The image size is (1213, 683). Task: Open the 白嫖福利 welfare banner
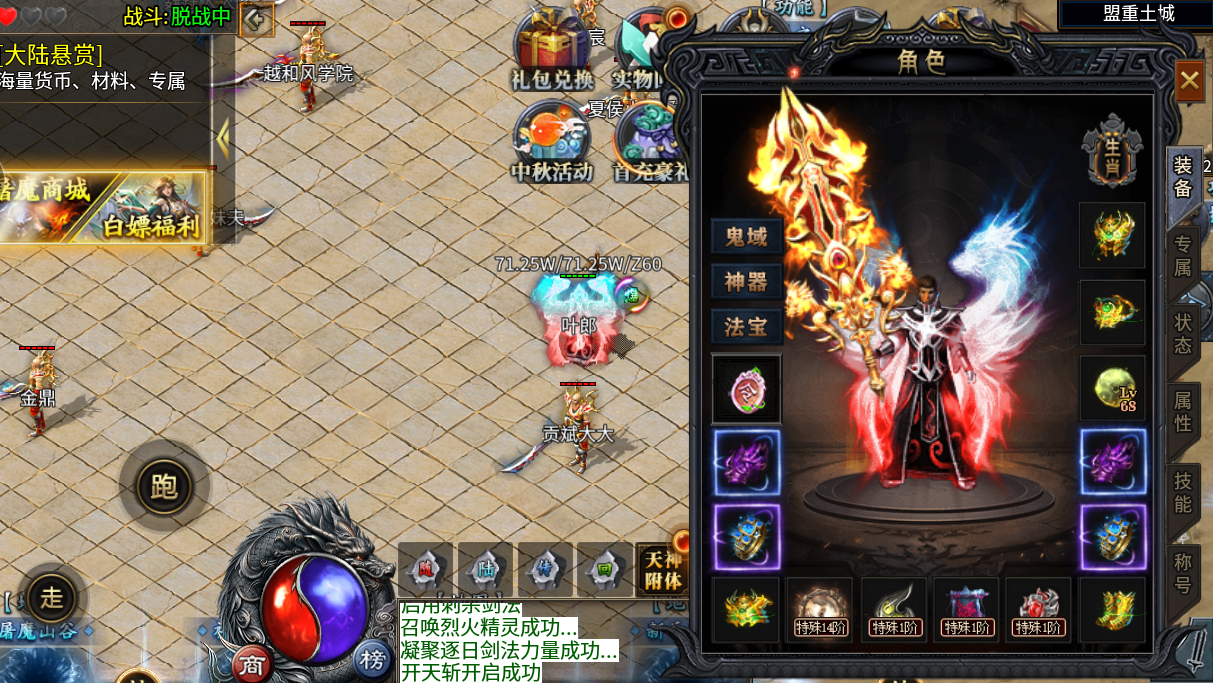tap(151, 209)
